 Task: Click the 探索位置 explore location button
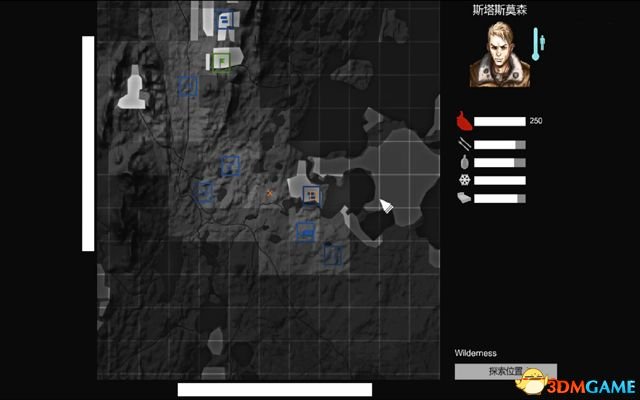[505, 371]
